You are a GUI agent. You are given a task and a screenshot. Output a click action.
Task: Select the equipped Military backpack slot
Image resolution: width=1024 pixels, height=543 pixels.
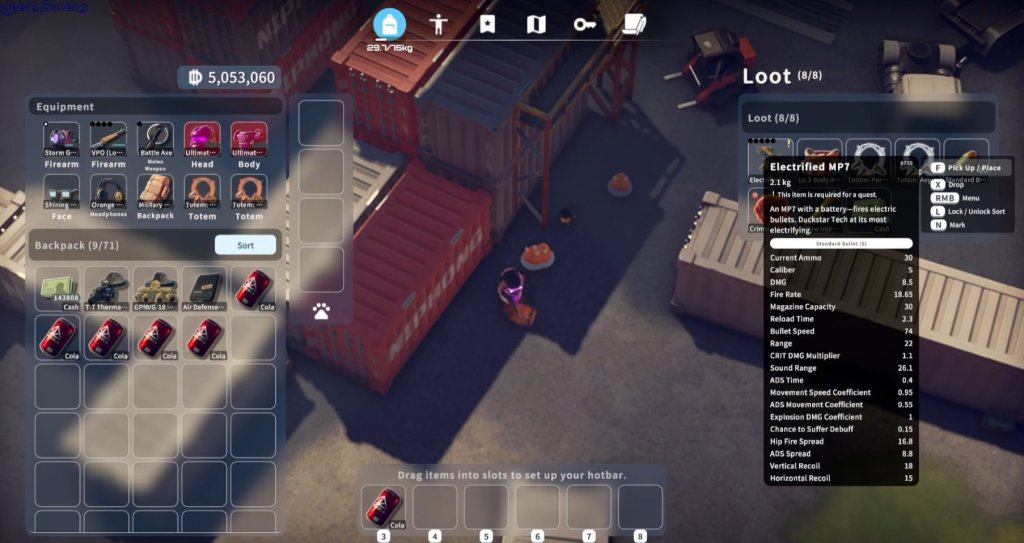point(155,193)
